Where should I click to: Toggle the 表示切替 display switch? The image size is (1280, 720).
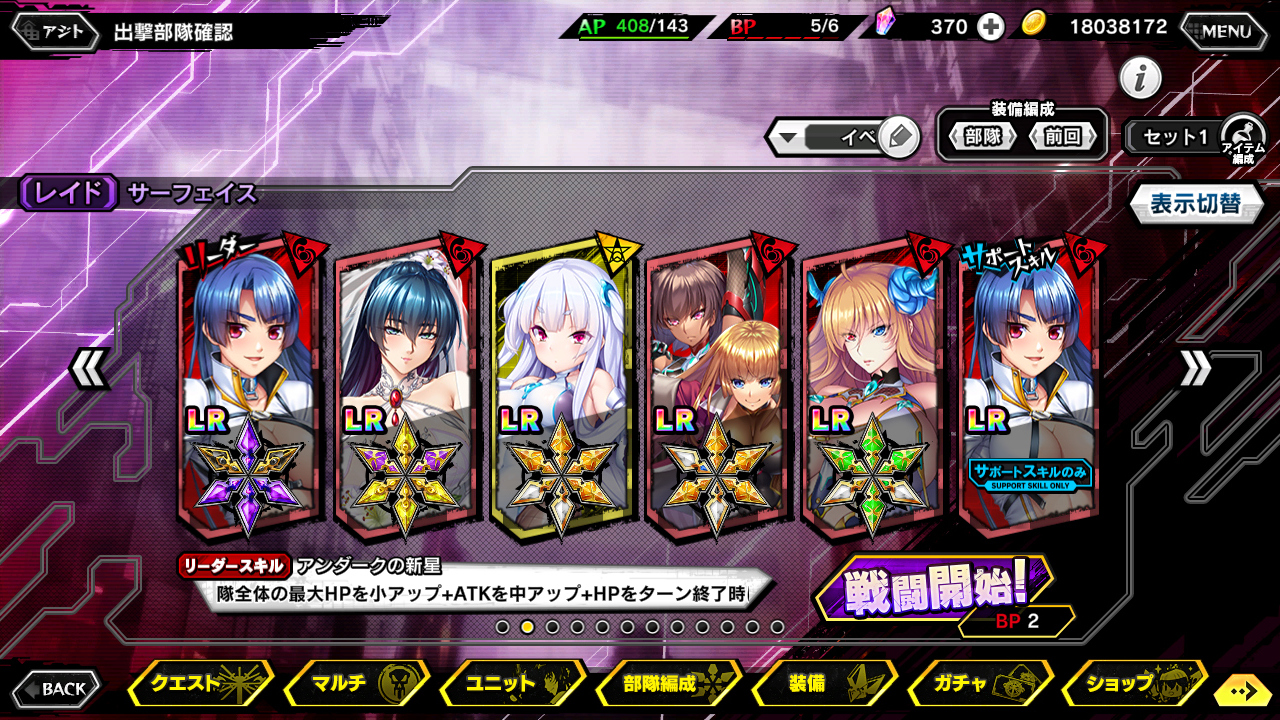[1195, 204]
